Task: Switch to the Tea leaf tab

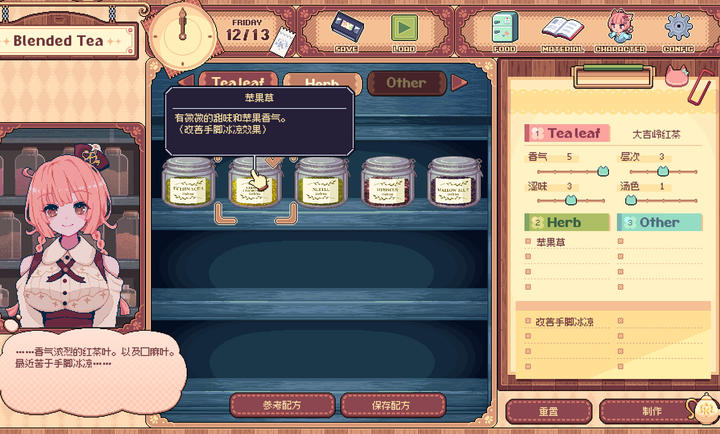Action: 237,83
